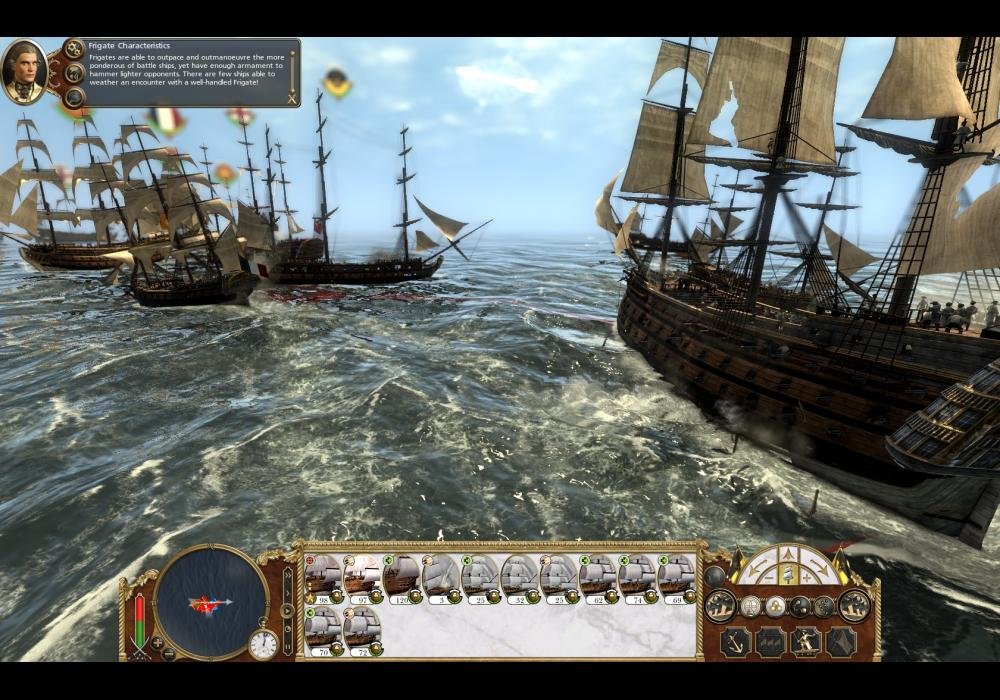Screen dimensions: 1000x700
Task: Select the ship card showing 3 crew
Action: 441,577
